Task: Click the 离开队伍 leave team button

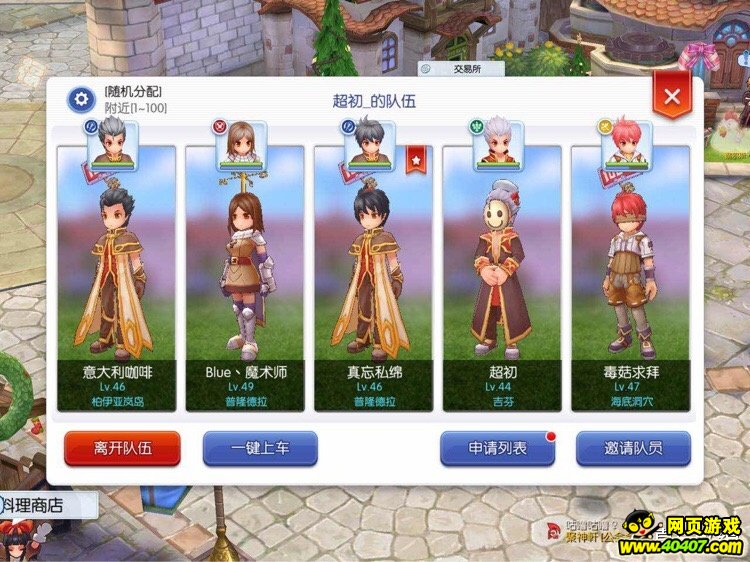Action: tap(122, 448)
